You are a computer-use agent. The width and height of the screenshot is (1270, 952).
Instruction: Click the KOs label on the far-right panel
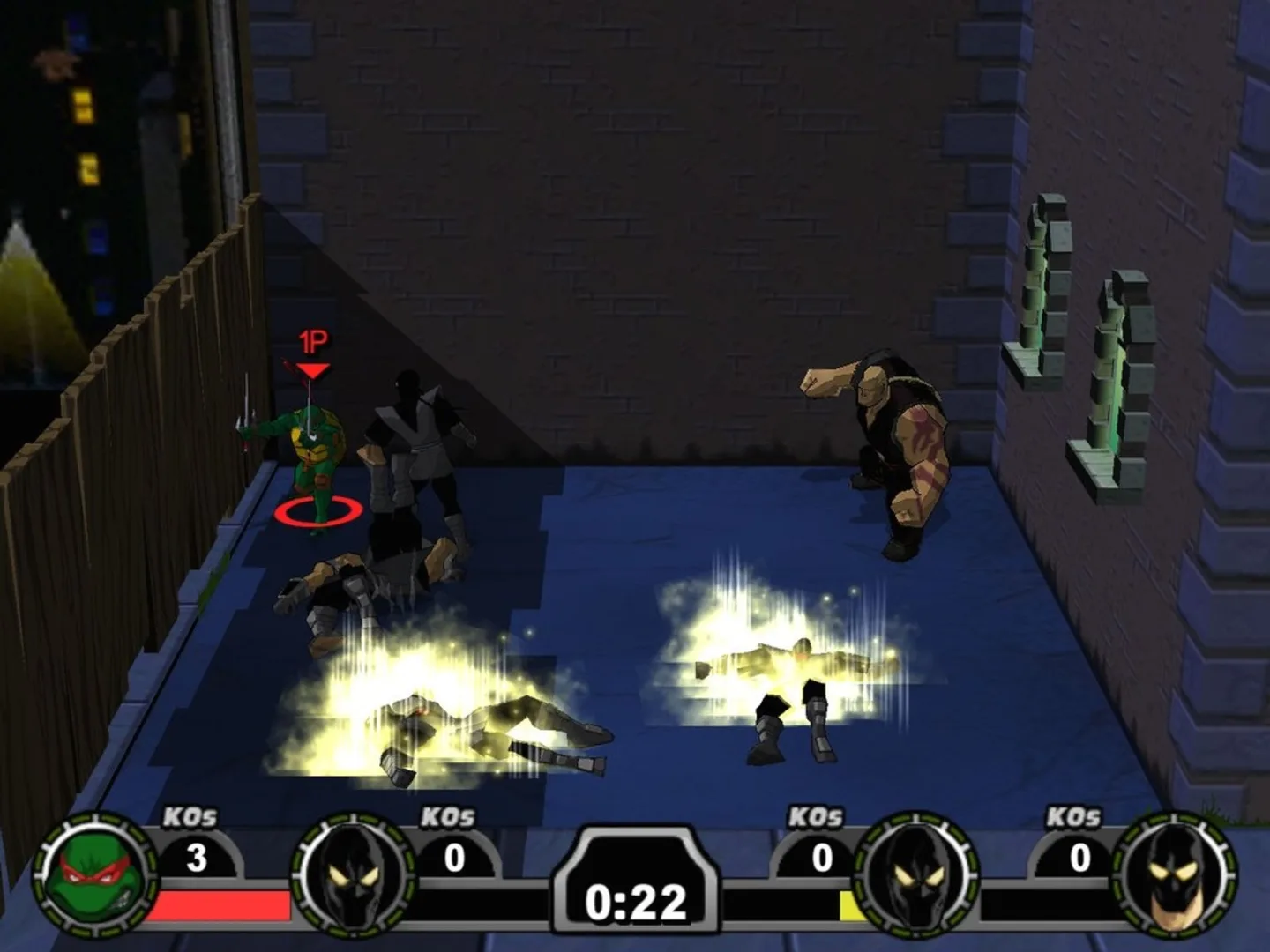coord(1075,819)
